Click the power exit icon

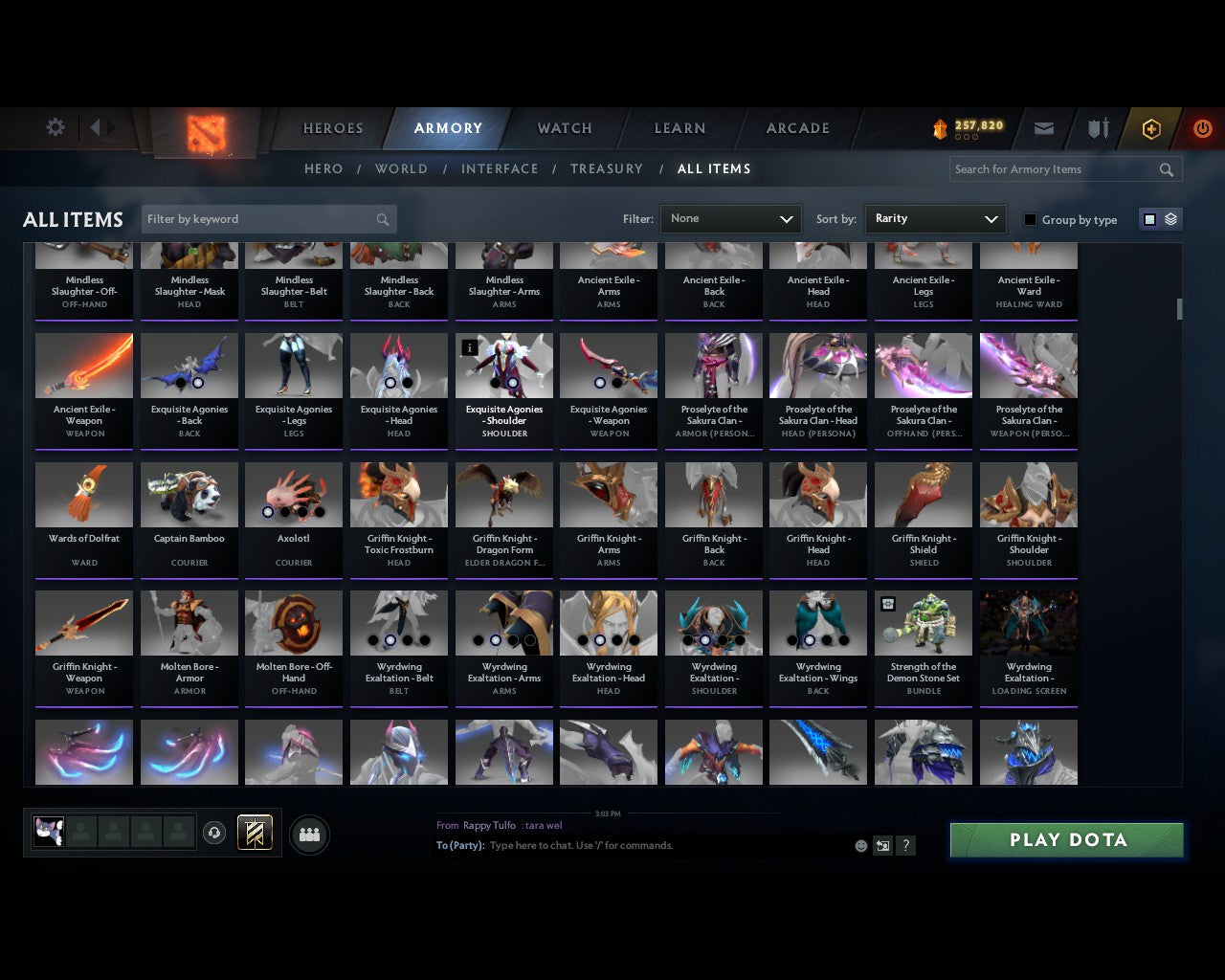click(x=1202, y=127)
